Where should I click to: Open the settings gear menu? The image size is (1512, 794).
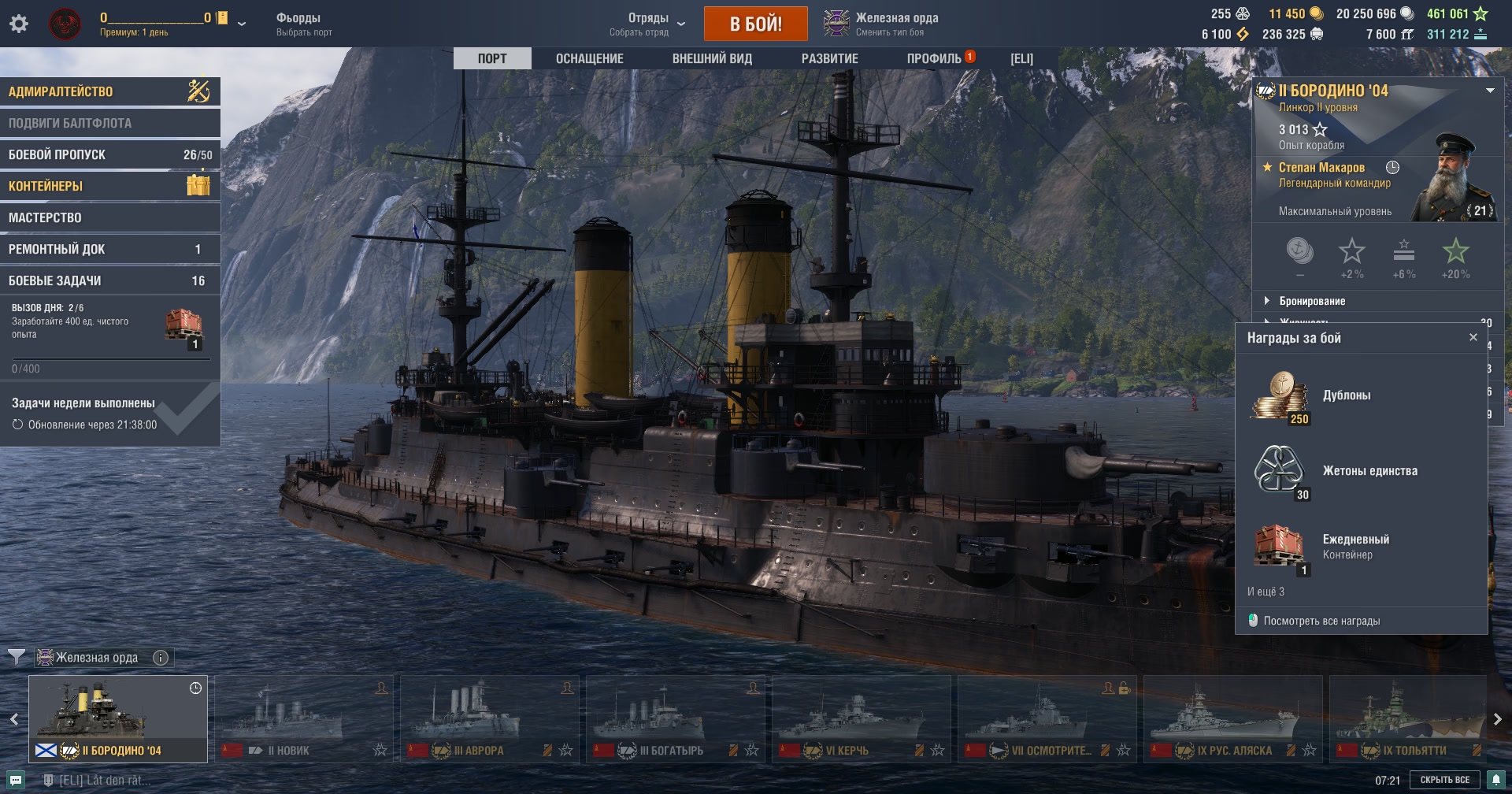pos(19,24)
